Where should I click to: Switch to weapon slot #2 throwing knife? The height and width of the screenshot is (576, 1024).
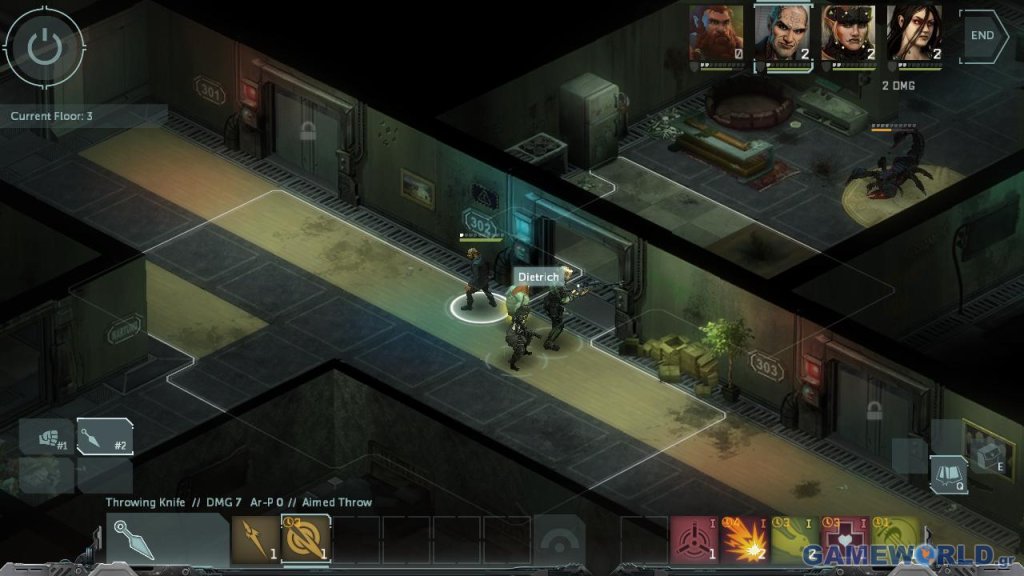105,437
